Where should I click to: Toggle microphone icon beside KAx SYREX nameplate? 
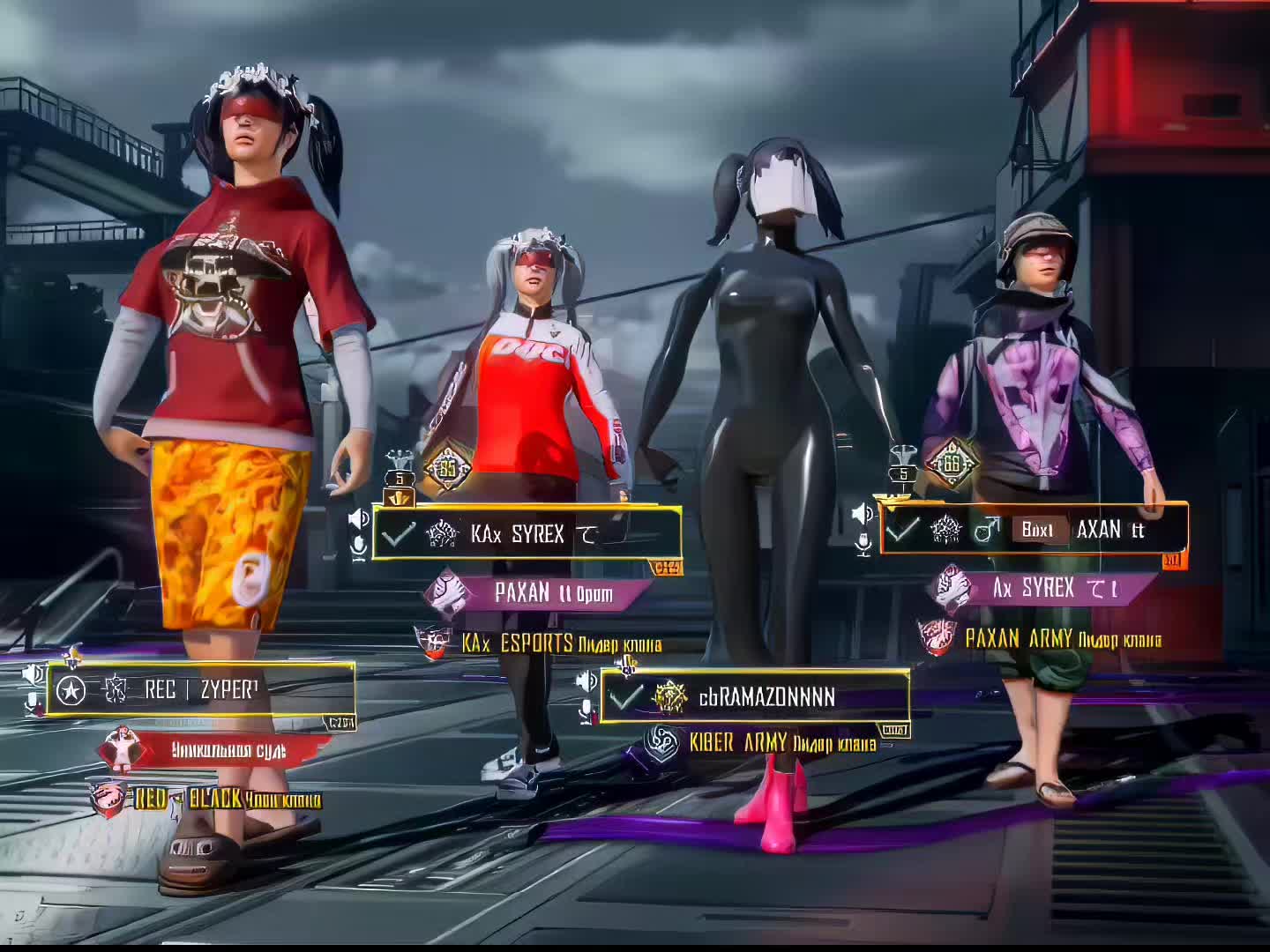tap(359, 548)
